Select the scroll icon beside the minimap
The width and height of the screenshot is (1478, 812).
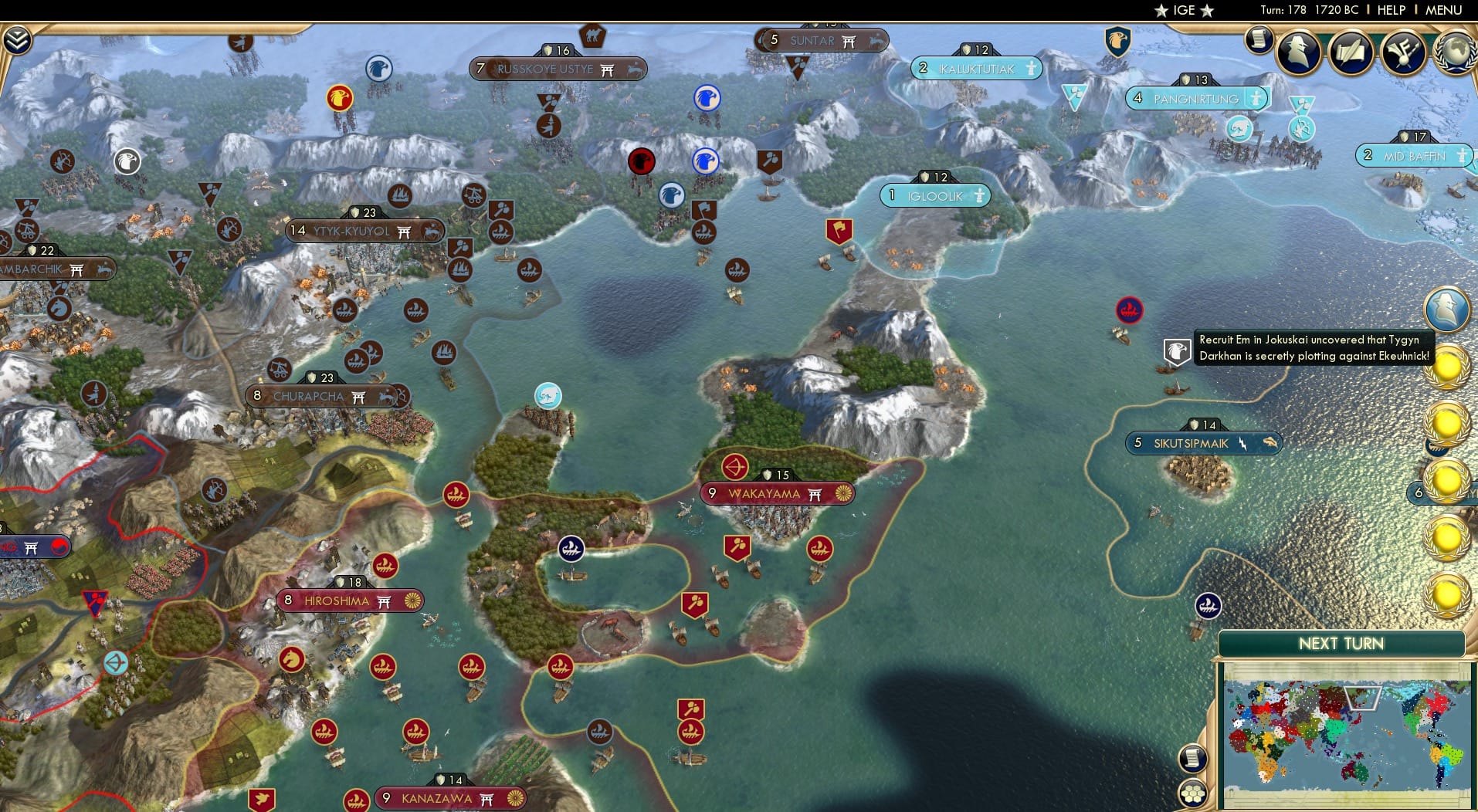1192,758
